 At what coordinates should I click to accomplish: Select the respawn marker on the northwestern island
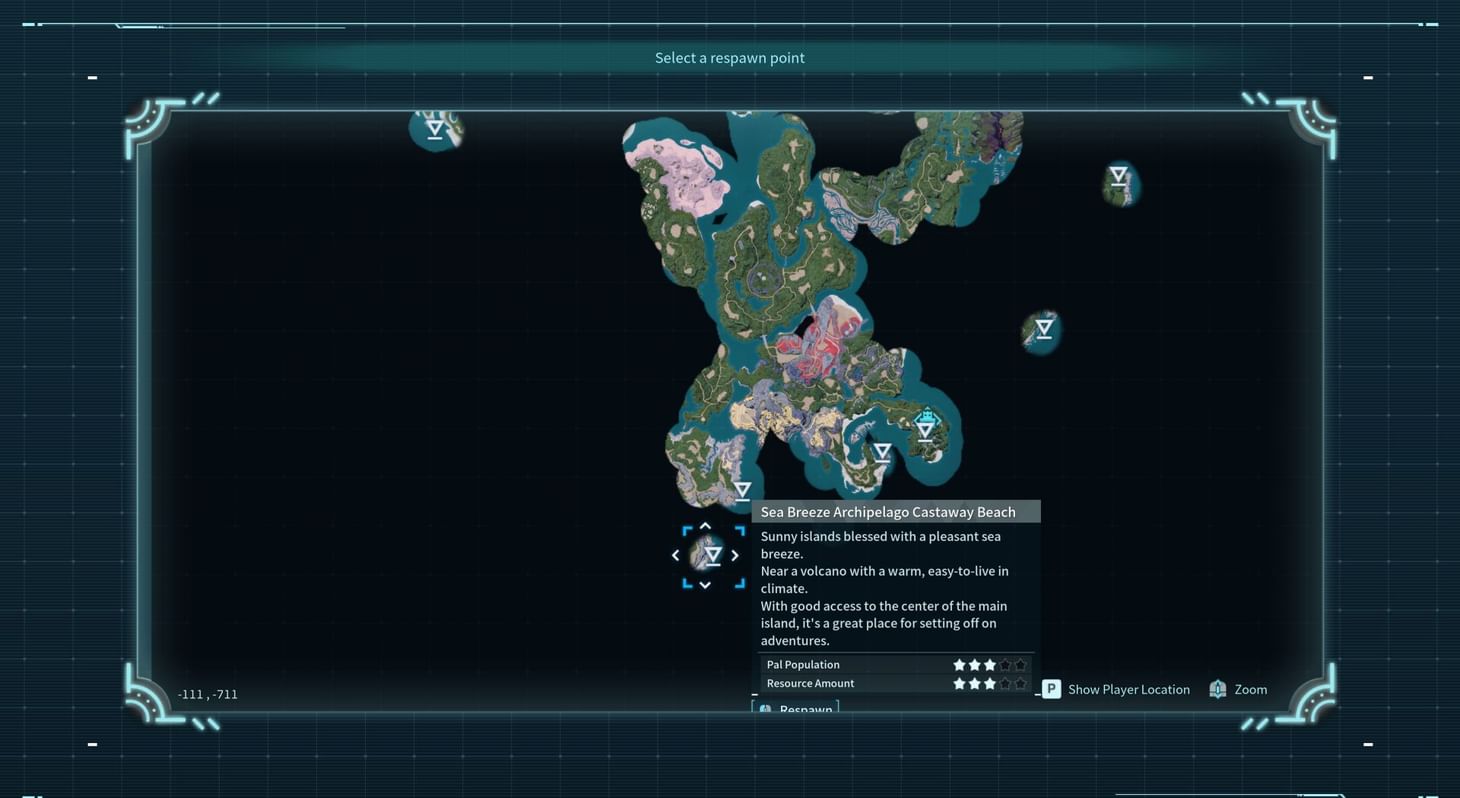pyautogui.click(x=435, y=128)
